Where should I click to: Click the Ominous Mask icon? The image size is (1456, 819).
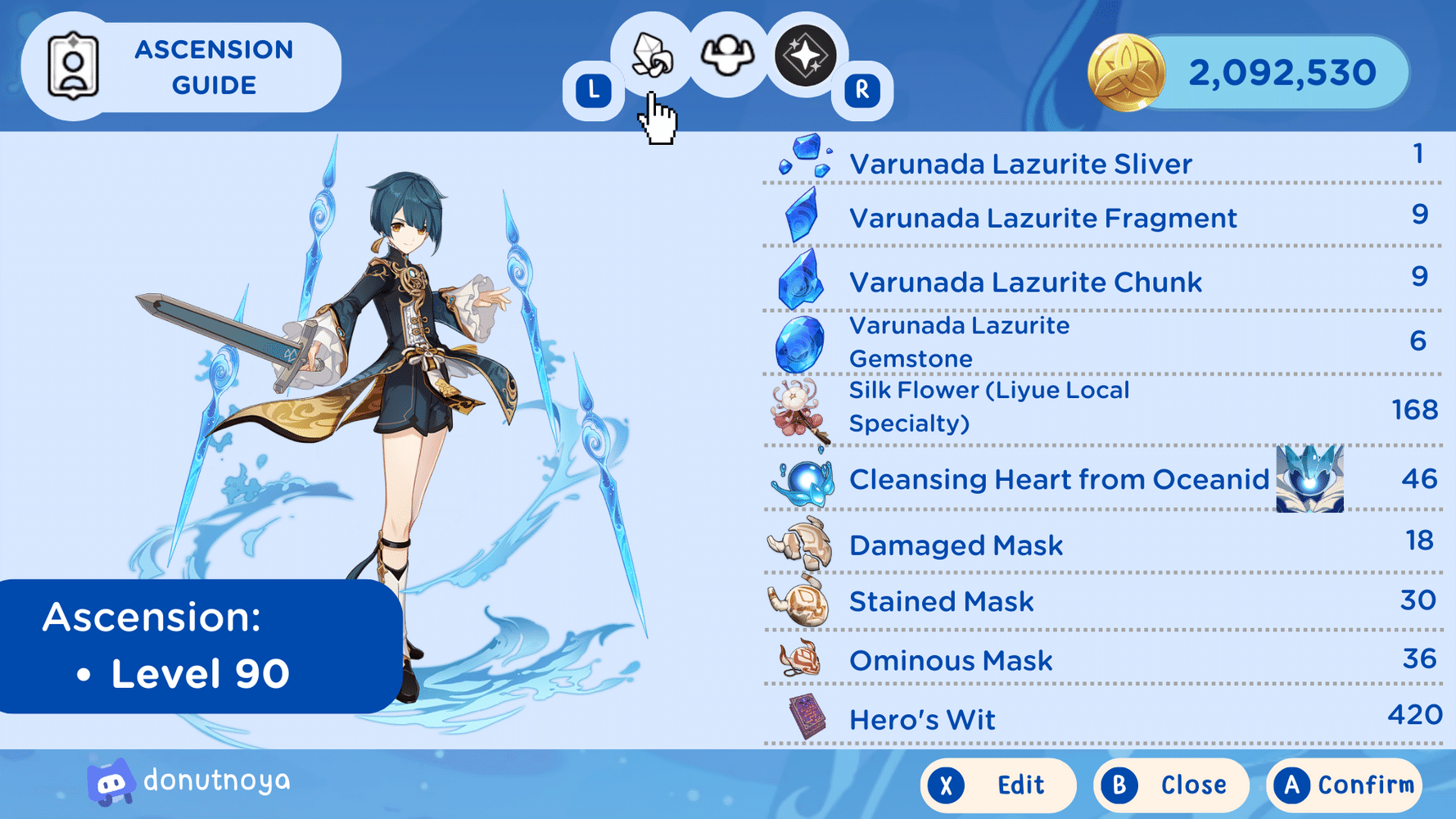(801, 659)
